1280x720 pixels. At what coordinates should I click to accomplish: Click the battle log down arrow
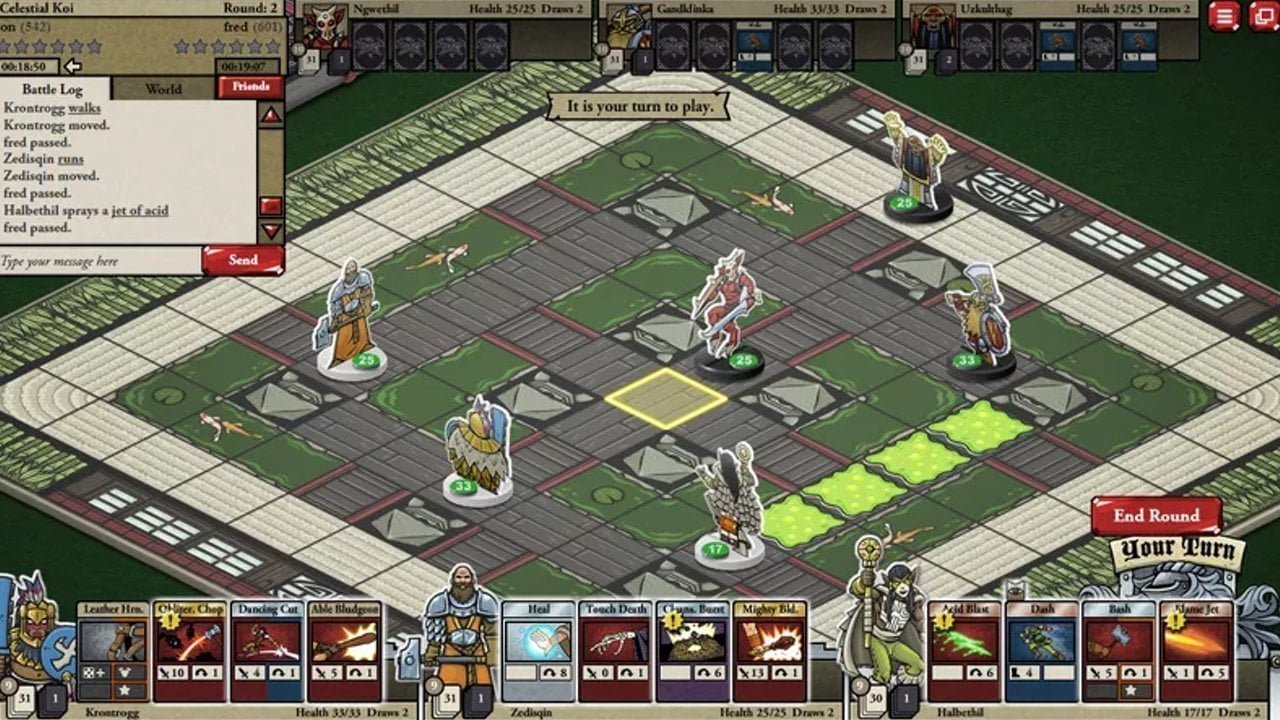point(271,231)
